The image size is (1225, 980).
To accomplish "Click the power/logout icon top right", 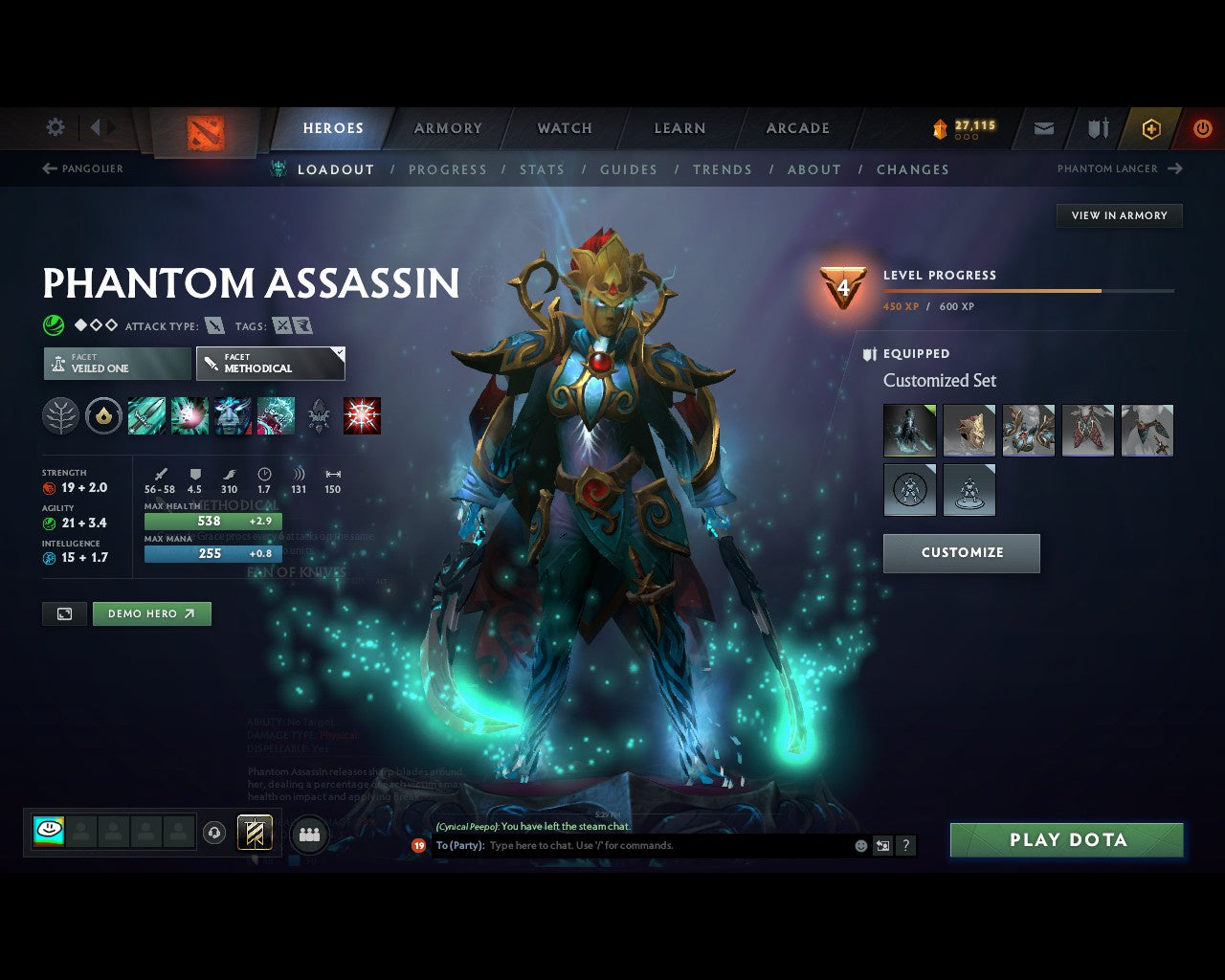I will click(1203, 128).
